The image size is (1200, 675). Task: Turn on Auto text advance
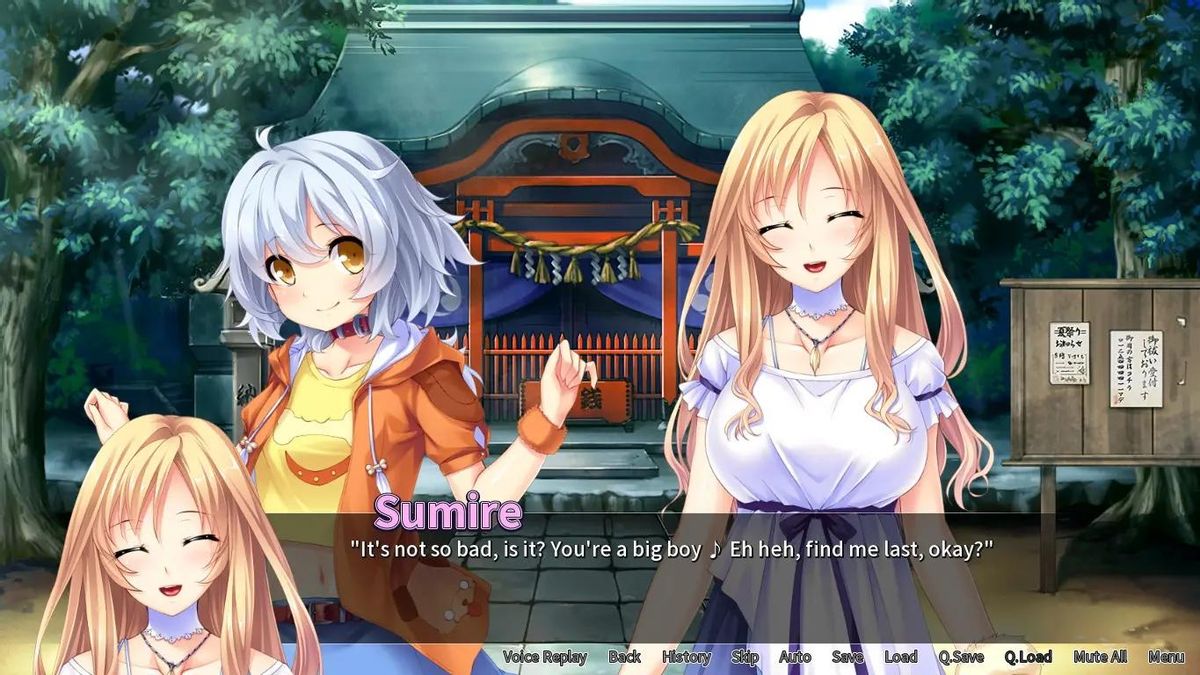click(795, 657)
